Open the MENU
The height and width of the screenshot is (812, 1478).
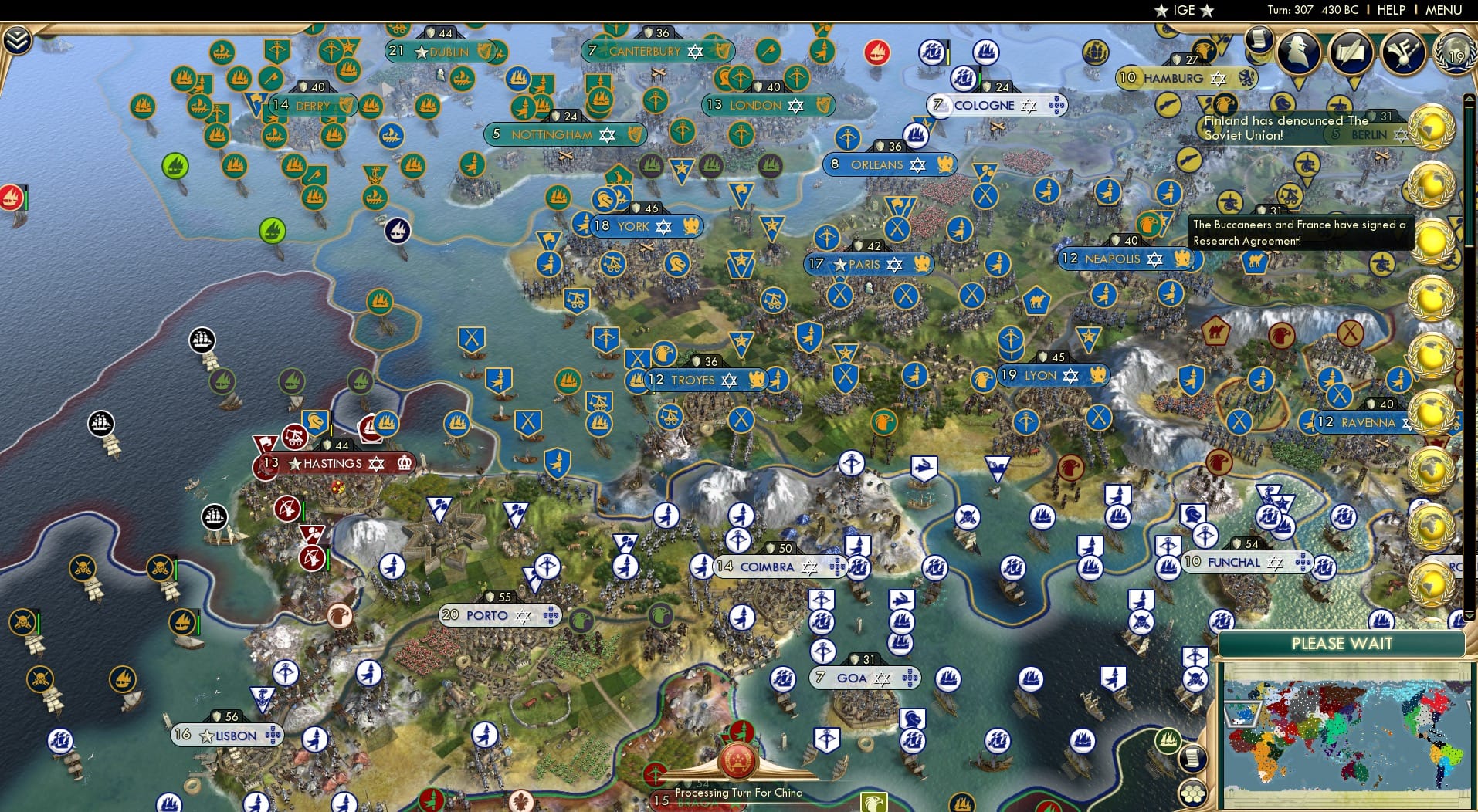[1442, 10]
